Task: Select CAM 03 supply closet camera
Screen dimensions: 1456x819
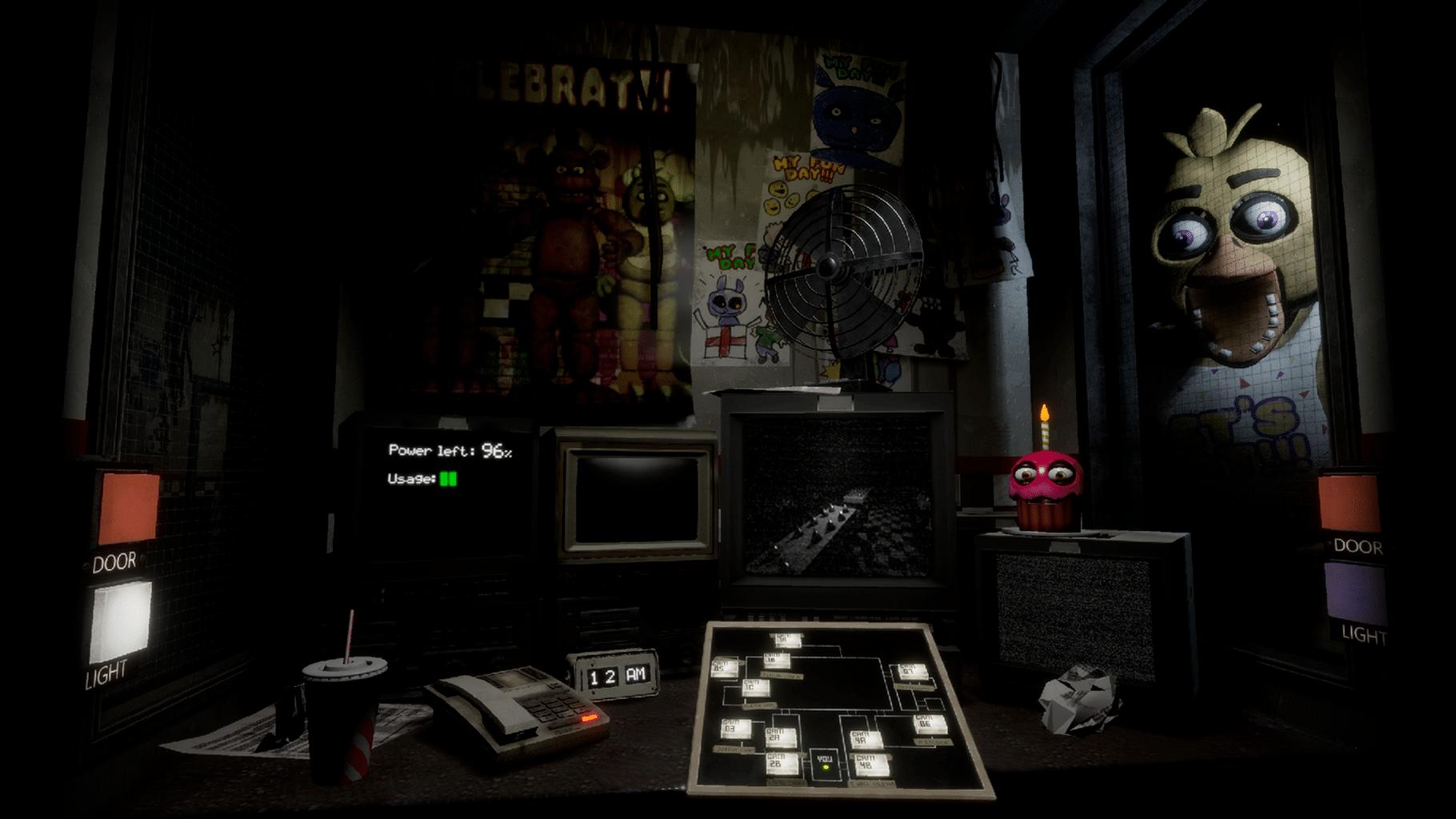Action: (735, 729)
